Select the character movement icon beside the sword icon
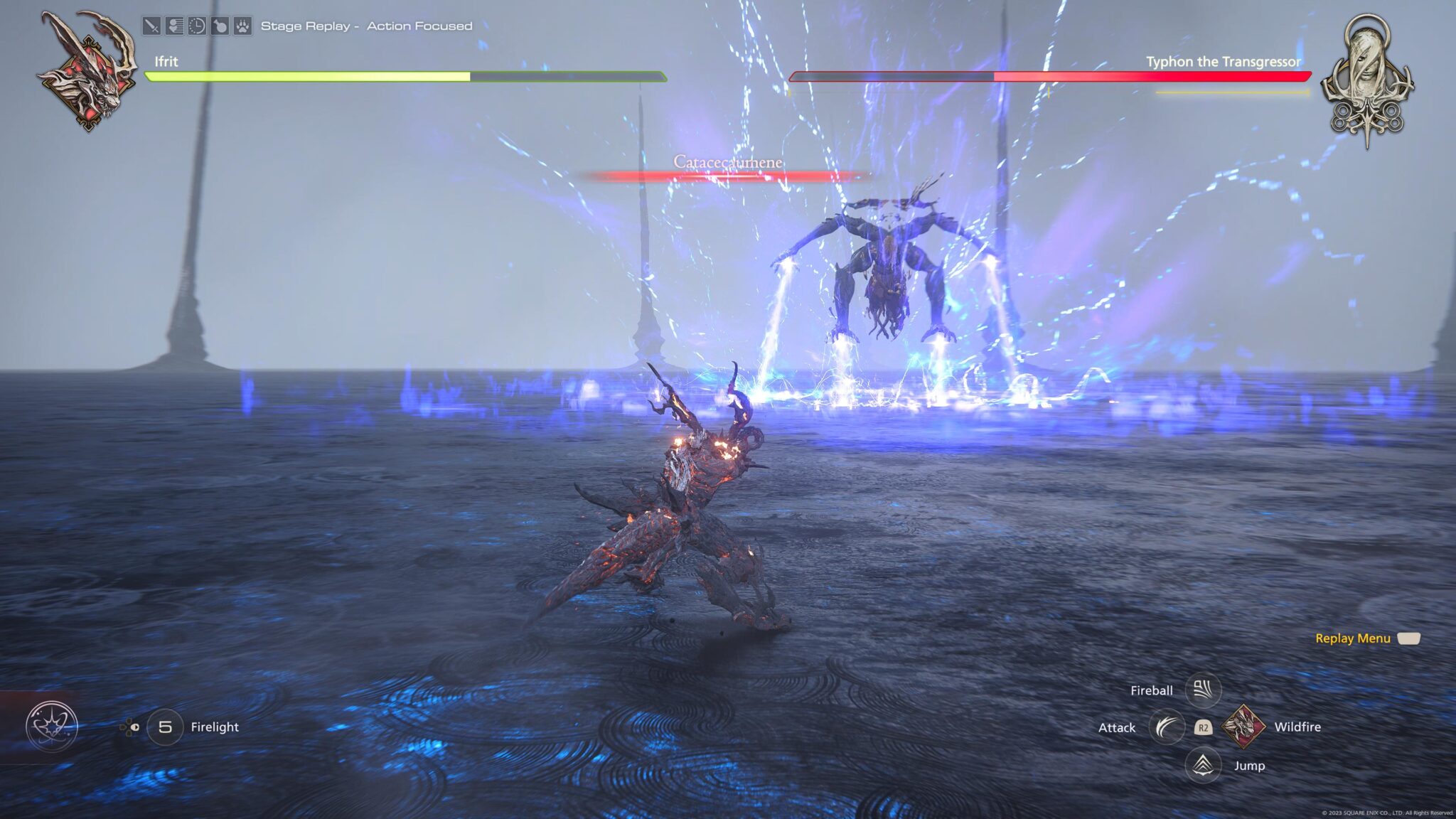This screenshot has width=1456, height=819. tap(174, 25)
